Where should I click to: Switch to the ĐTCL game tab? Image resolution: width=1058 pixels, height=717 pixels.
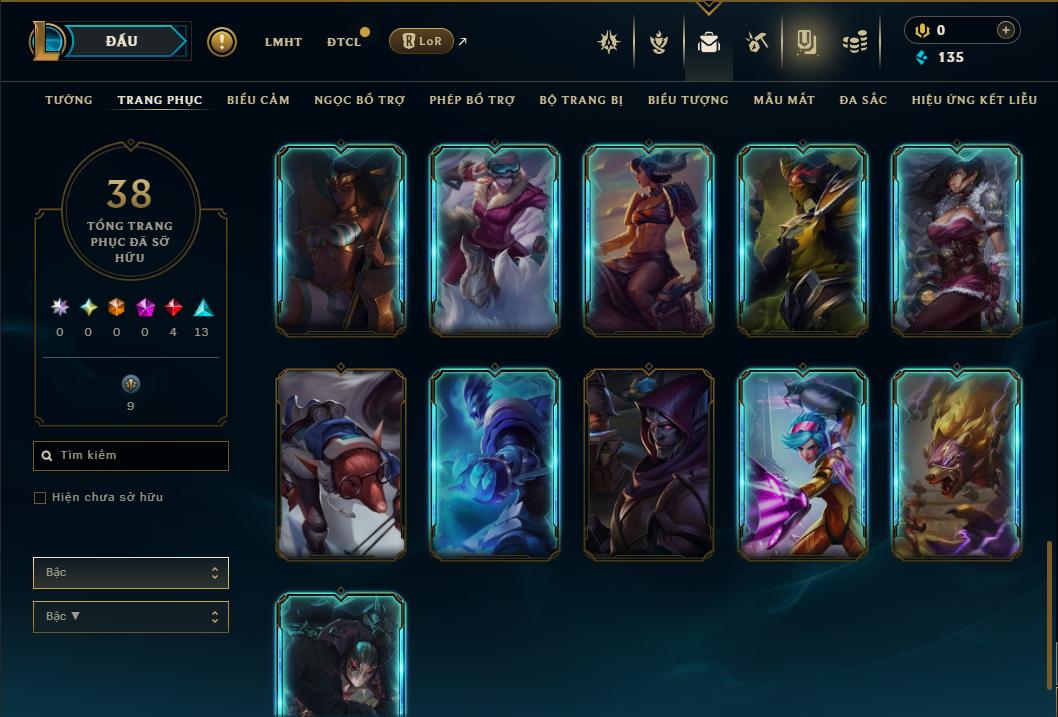pyautogui.click(x=344, y=42)
